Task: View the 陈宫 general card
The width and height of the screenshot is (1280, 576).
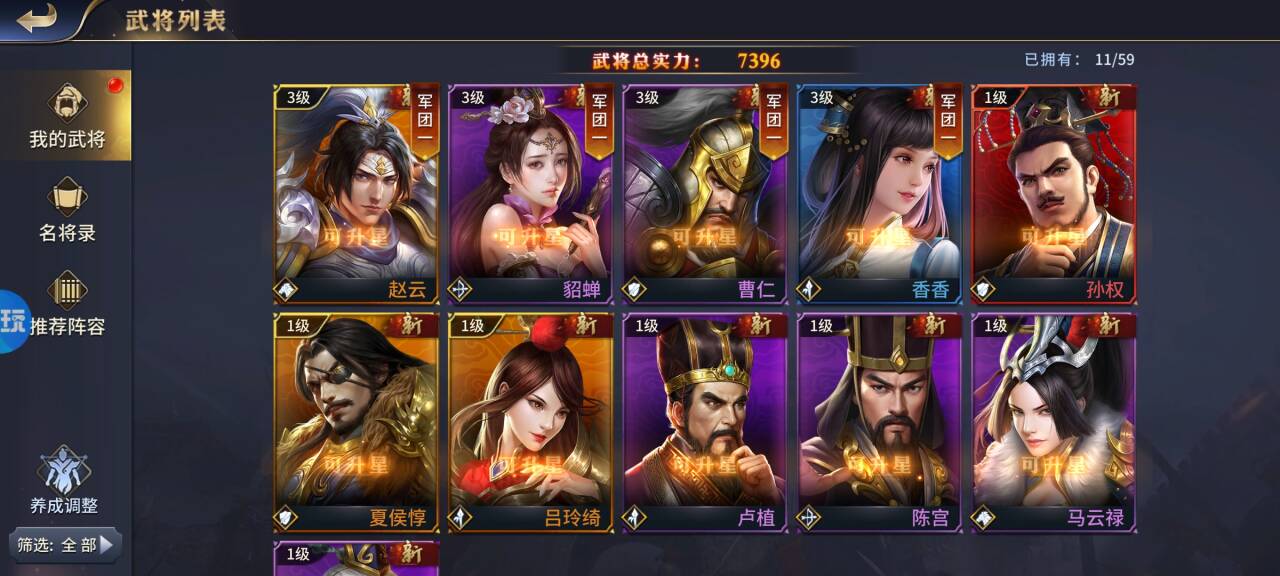Action: coord(880,422)
